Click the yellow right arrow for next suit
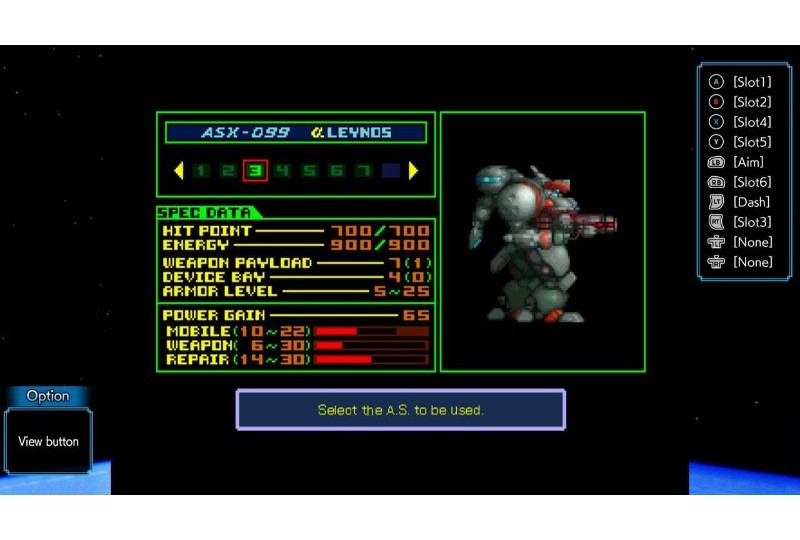 point(413,171)
